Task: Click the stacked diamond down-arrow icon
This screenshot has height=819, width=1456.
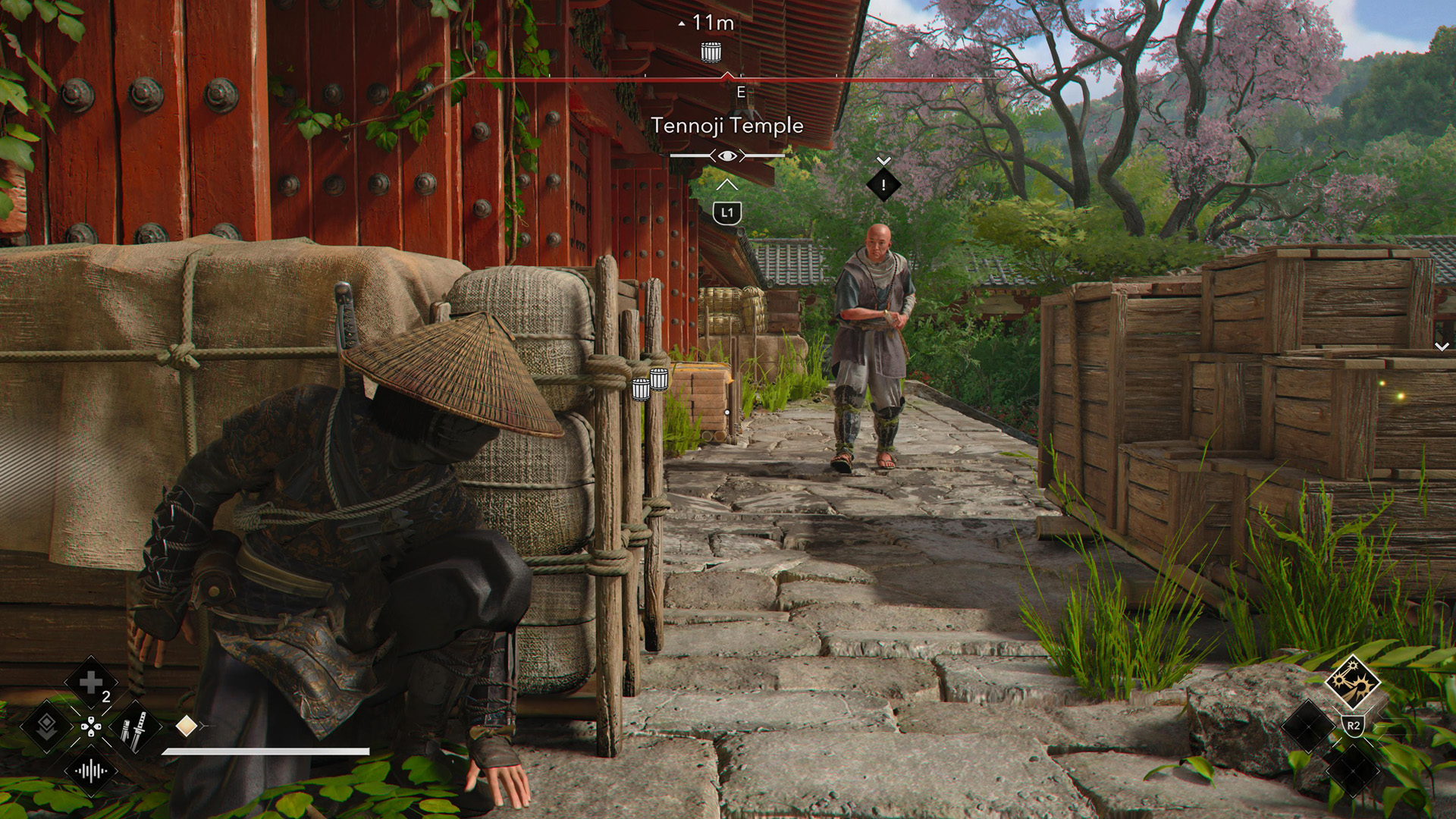Action: (46, 726)
